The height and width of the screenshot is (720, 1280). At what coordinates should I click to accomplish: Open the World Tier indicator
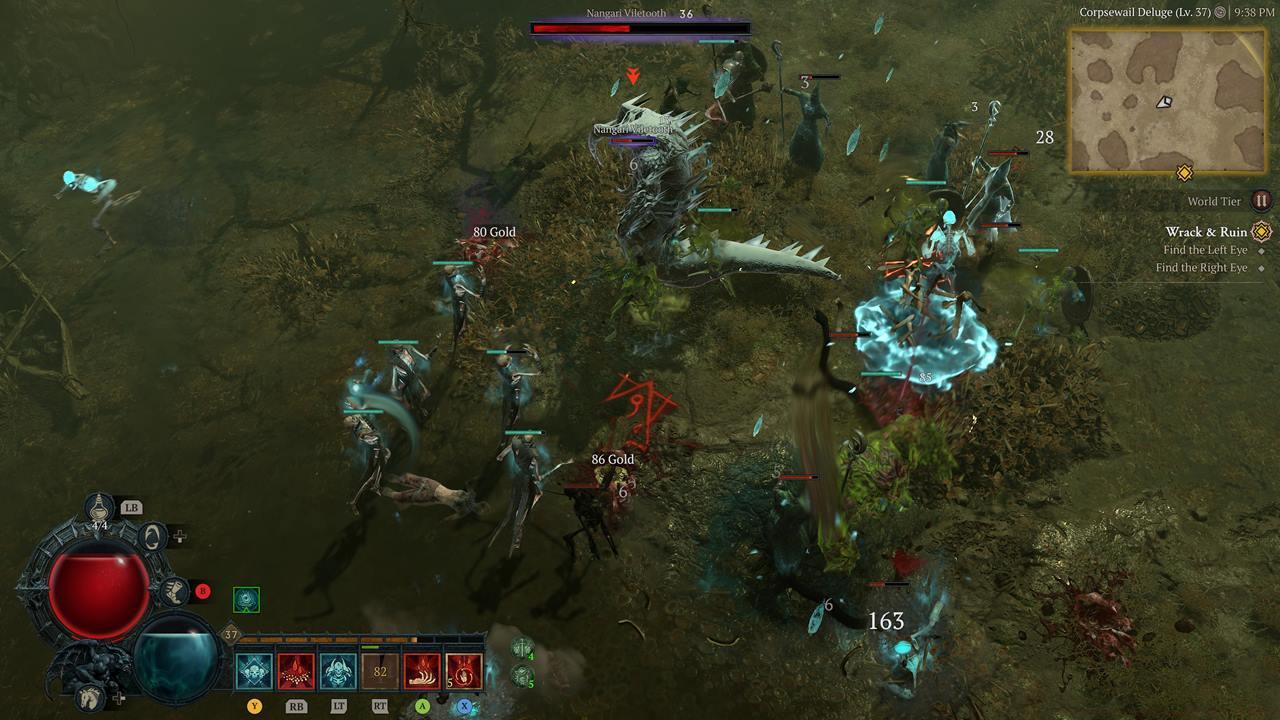pos(1261,201)
